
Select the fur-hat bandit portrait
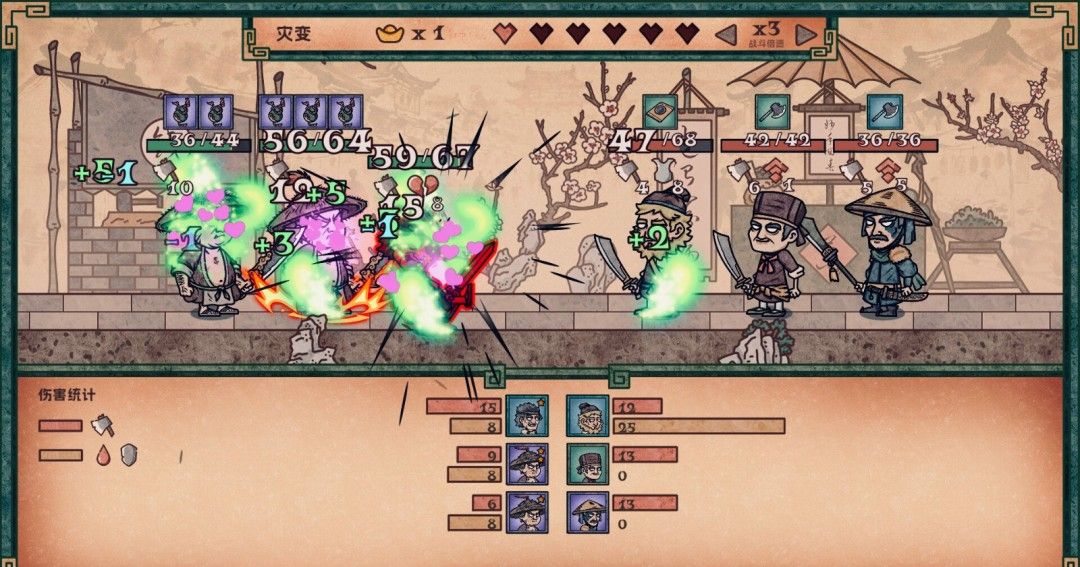(587, 463)
